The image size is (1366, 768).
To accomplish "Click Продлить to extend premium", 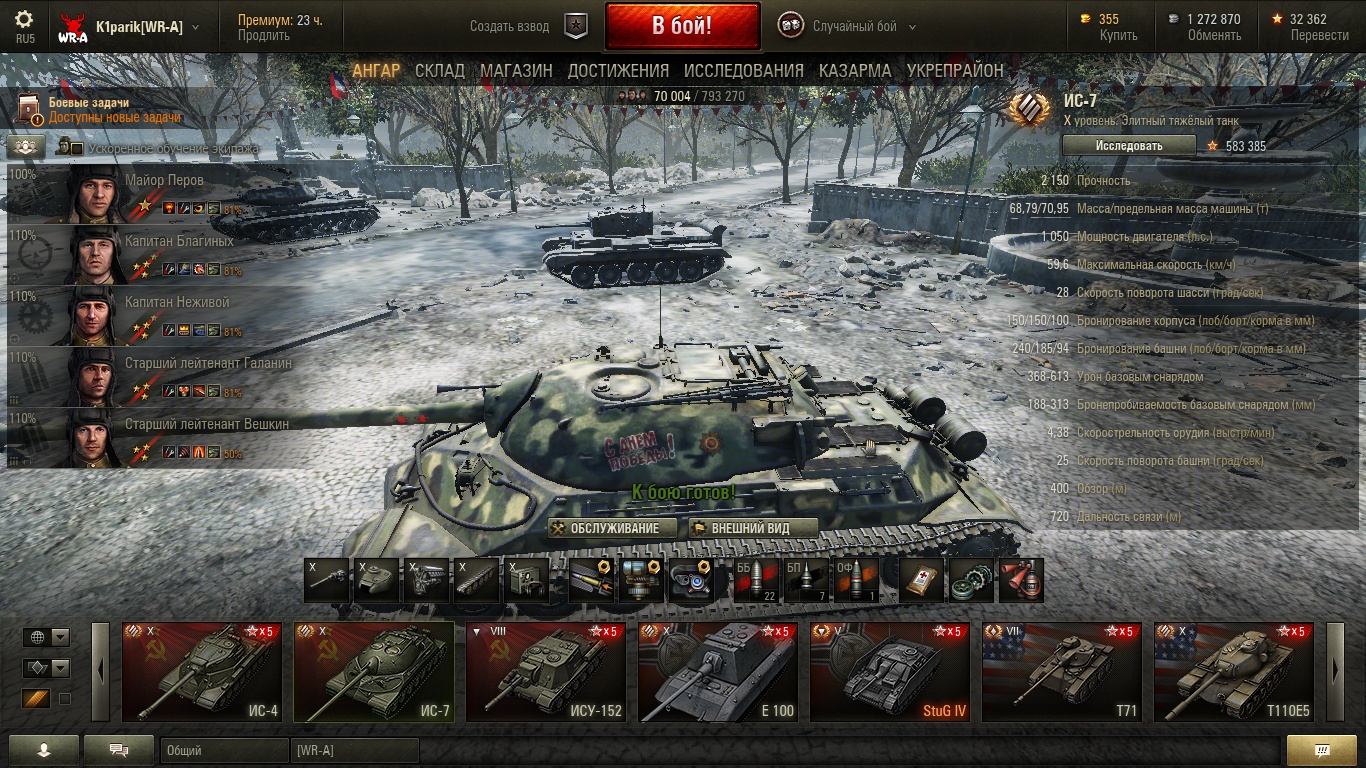I will [x=264, y=36].
